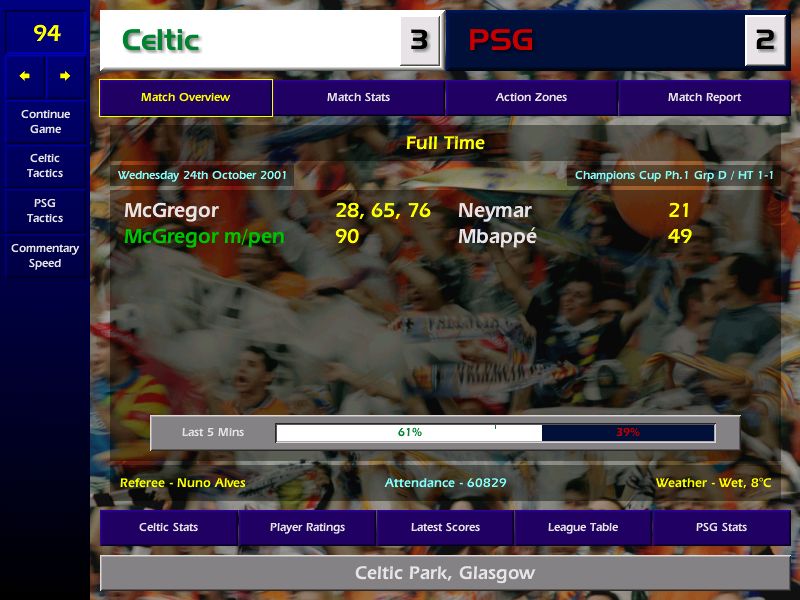
Task: Change the Commentary Speed setting
Action: tap(45, 255)
